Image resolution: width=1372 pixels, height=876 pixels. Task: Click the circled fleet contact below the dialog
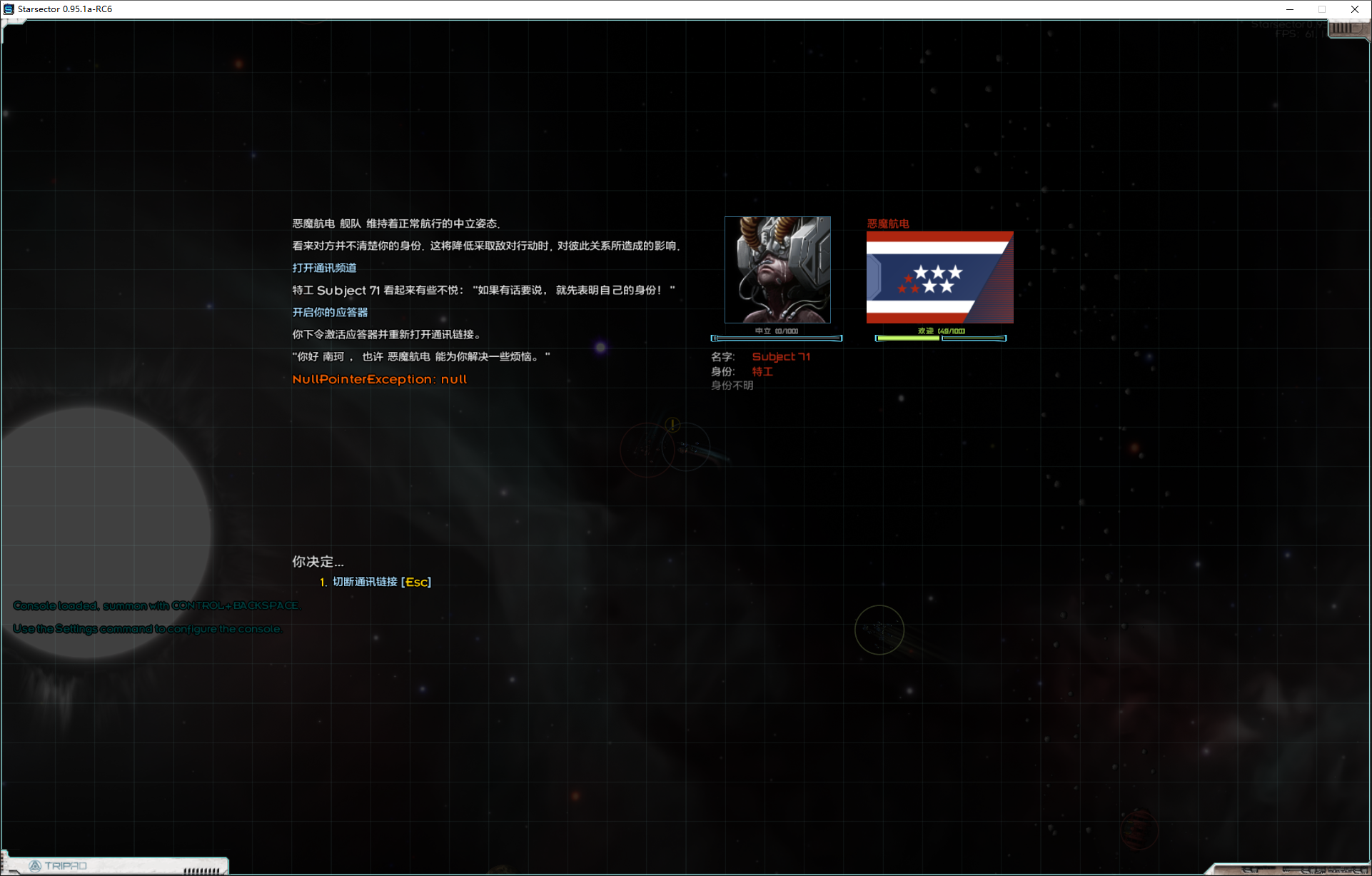879,630
